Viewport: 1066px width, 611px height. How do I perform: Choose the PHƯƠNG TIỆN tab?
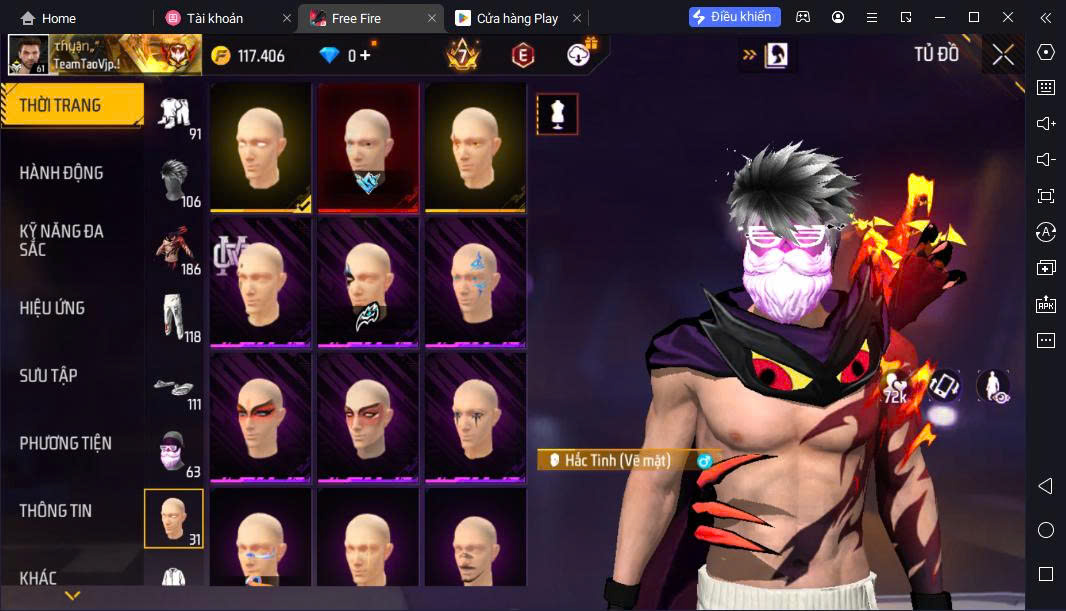click(x=66, y=443)
